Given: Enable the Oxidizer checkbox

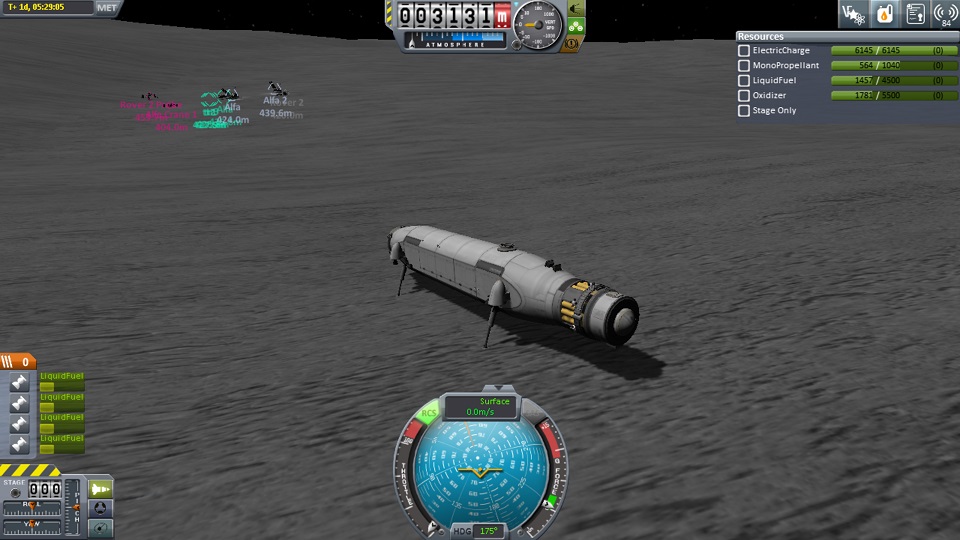Looking at the screenshot, I should tap(744, 96).
